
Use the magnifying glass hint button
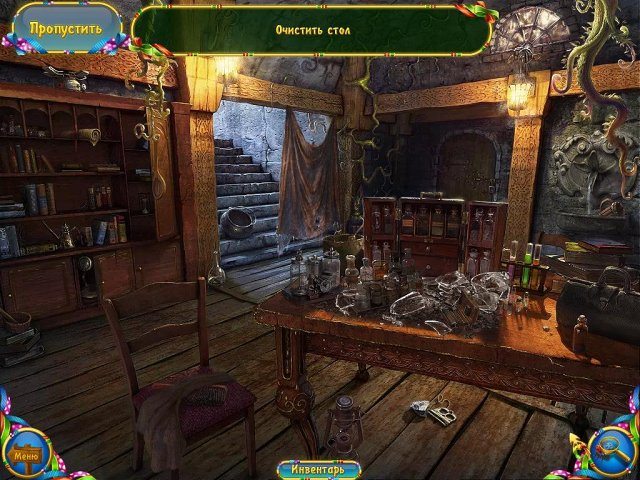pos(610,449)
